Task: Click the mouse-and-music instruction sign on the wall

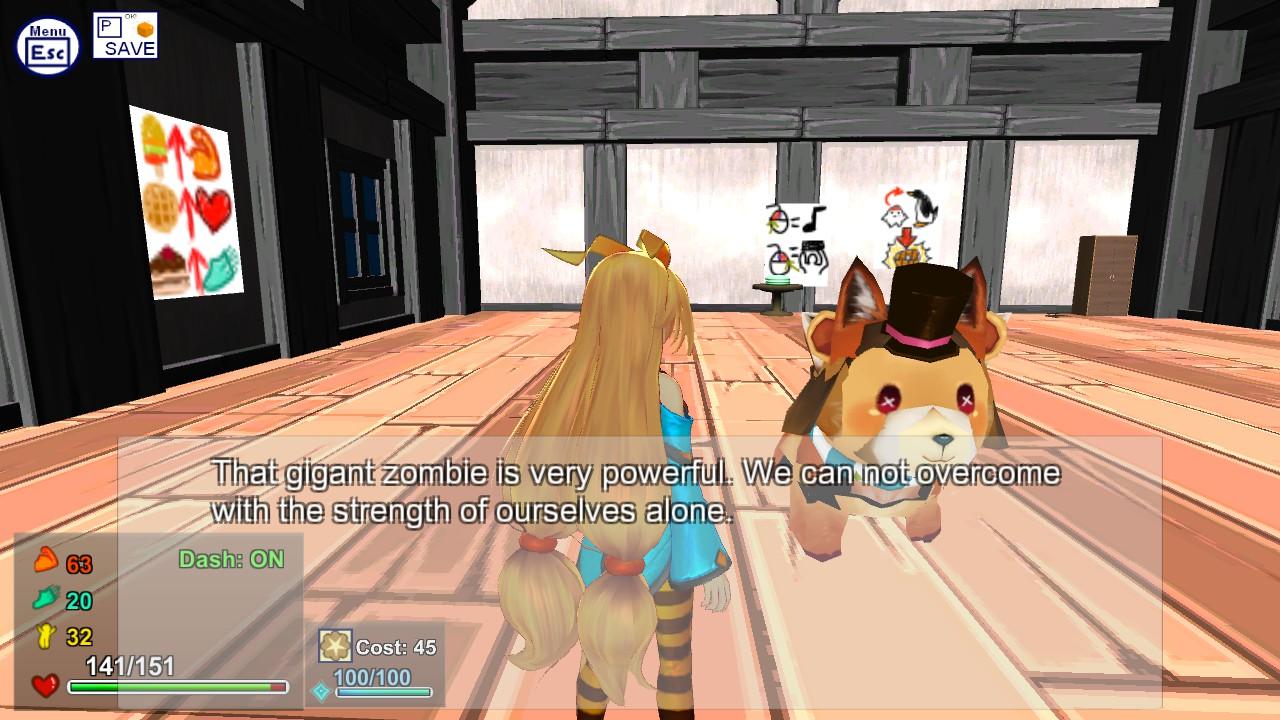Action: point(790,237)
